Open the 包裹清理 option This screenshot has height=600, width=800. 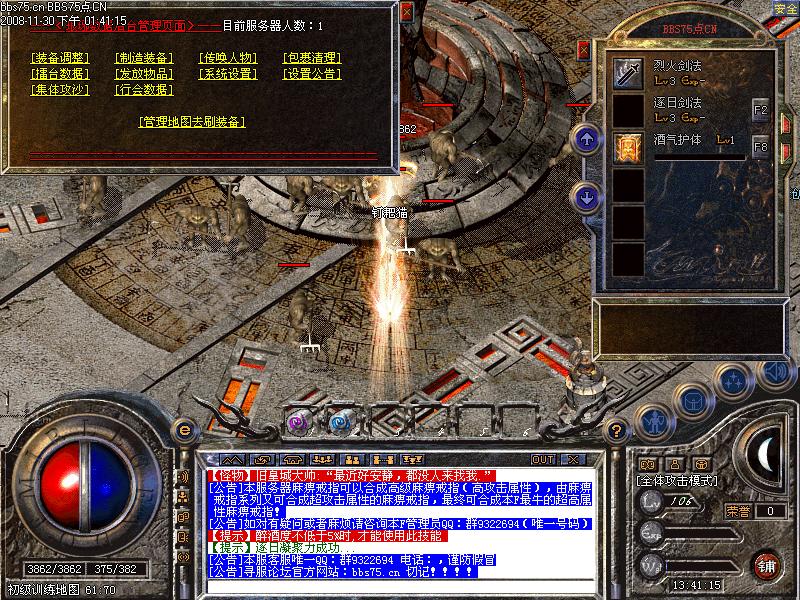[x=312, y=58]
